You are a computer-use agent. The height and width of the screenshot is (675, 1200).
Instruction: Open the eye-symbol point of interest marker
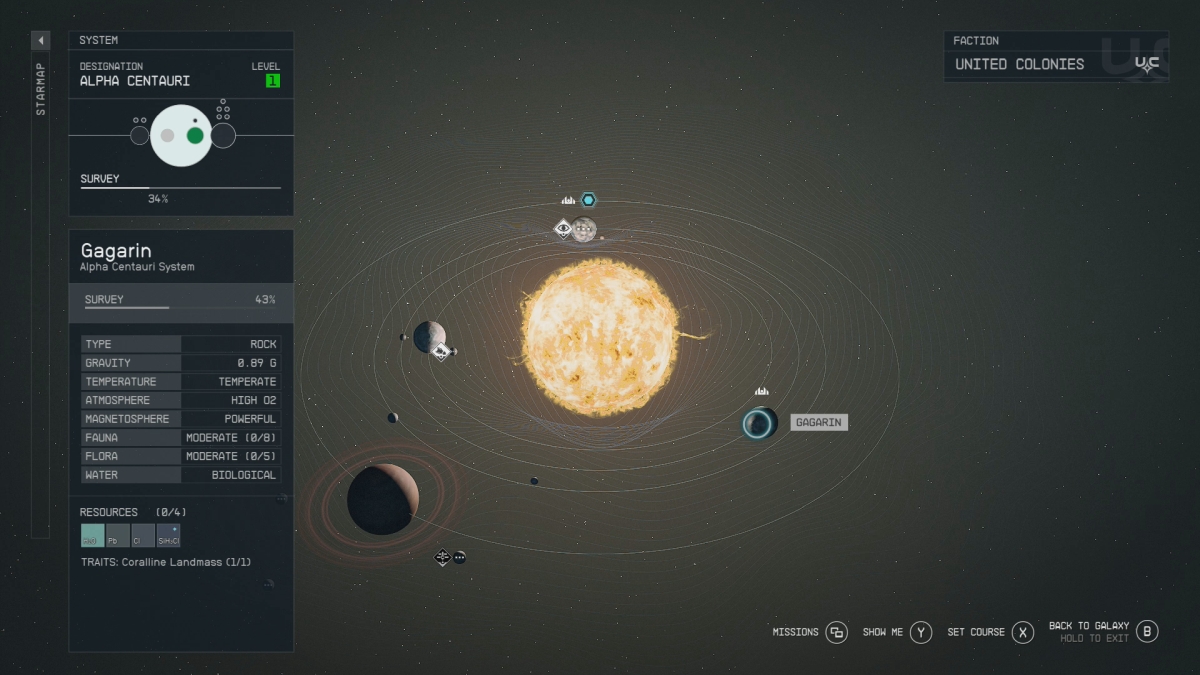tap(563, 229)
